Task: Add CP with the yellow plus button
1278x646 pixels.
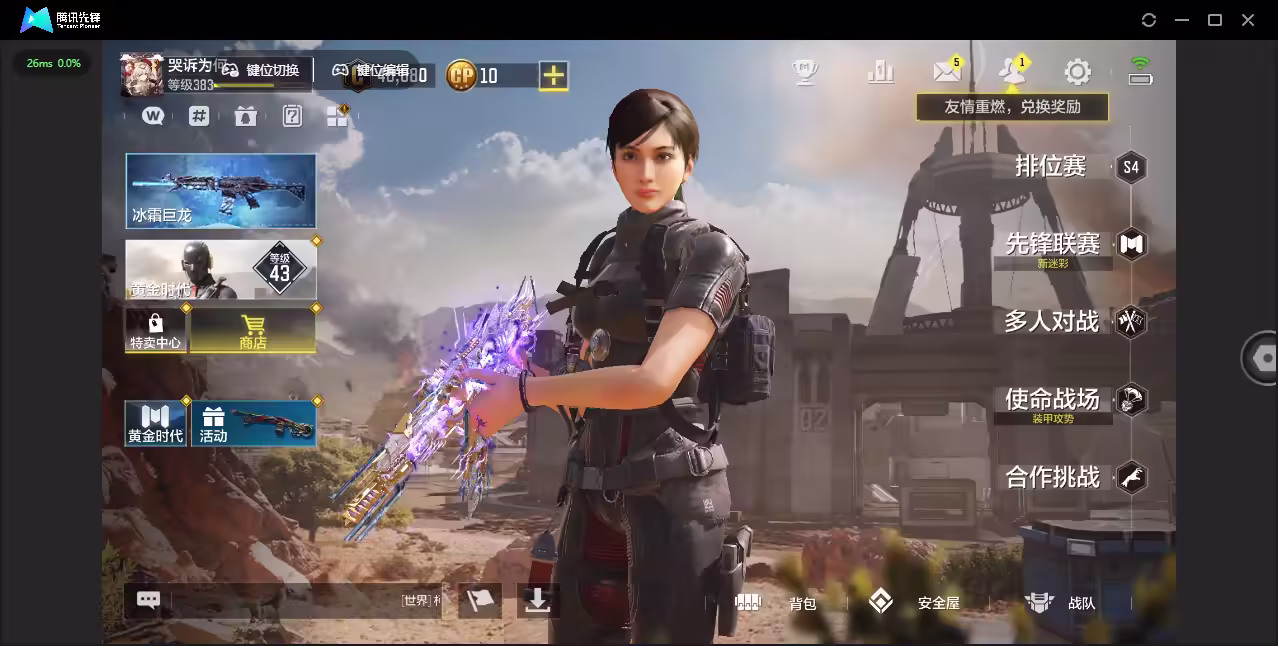Action: coord(553,75)
